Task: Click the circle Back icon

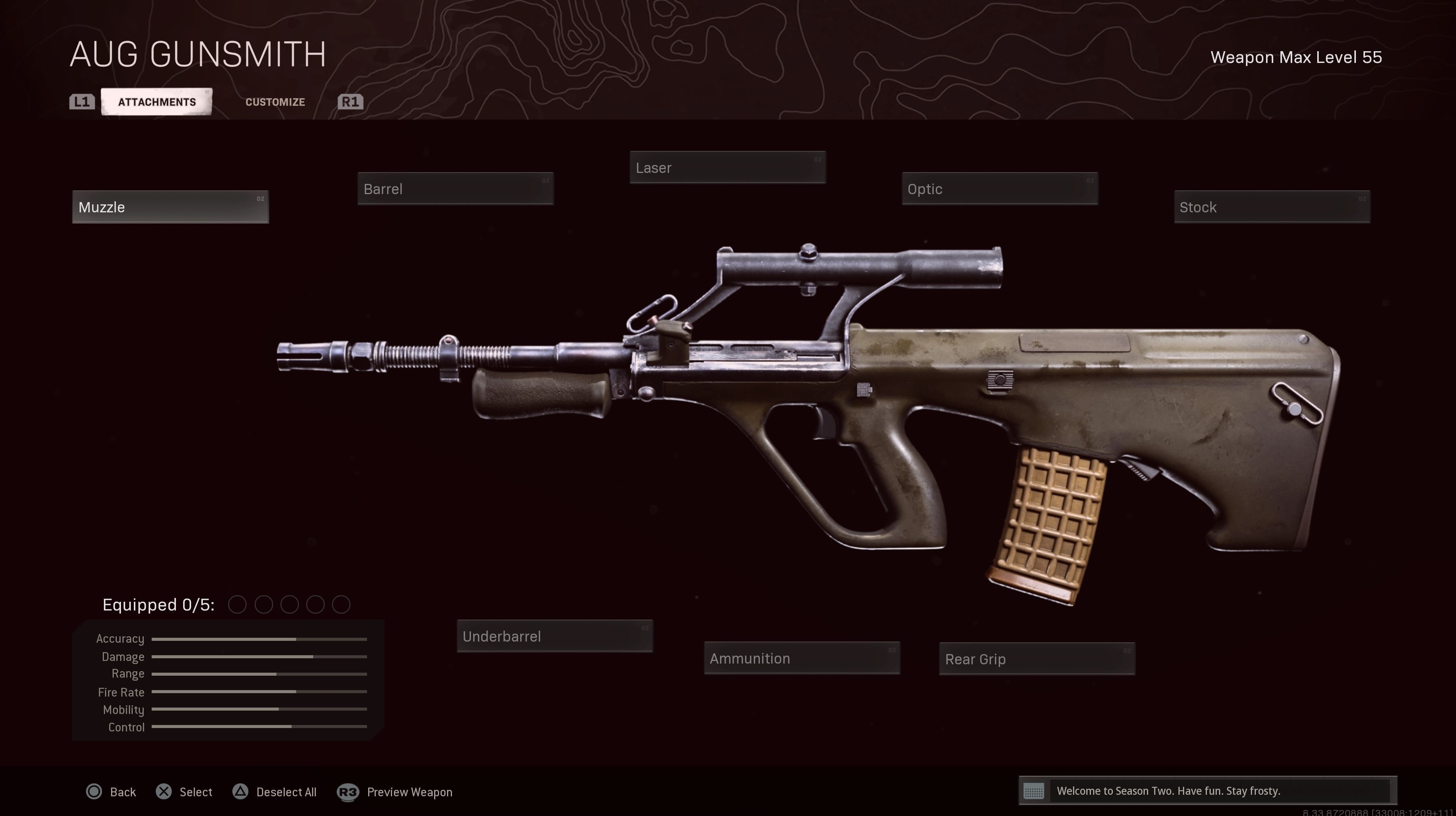Action: (x=94, y=792)
